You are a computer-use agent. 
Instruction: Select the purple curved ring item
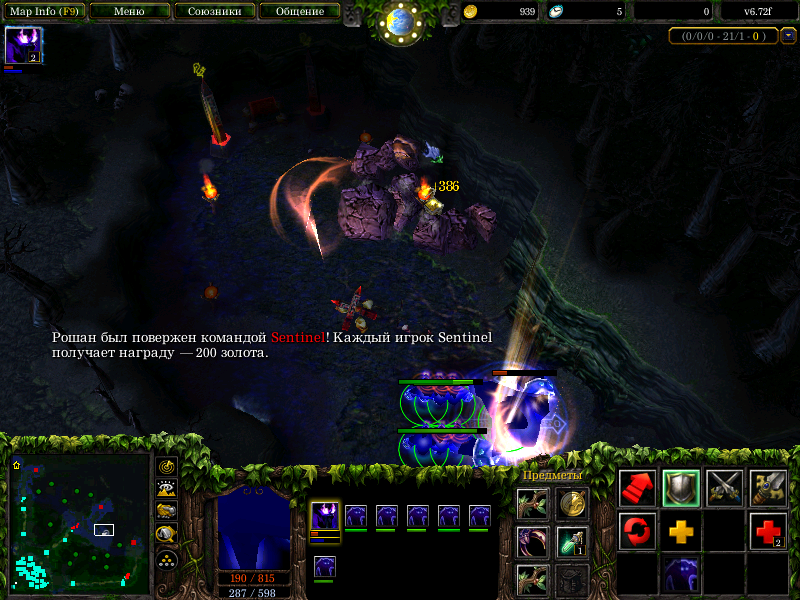pos(531,542)
